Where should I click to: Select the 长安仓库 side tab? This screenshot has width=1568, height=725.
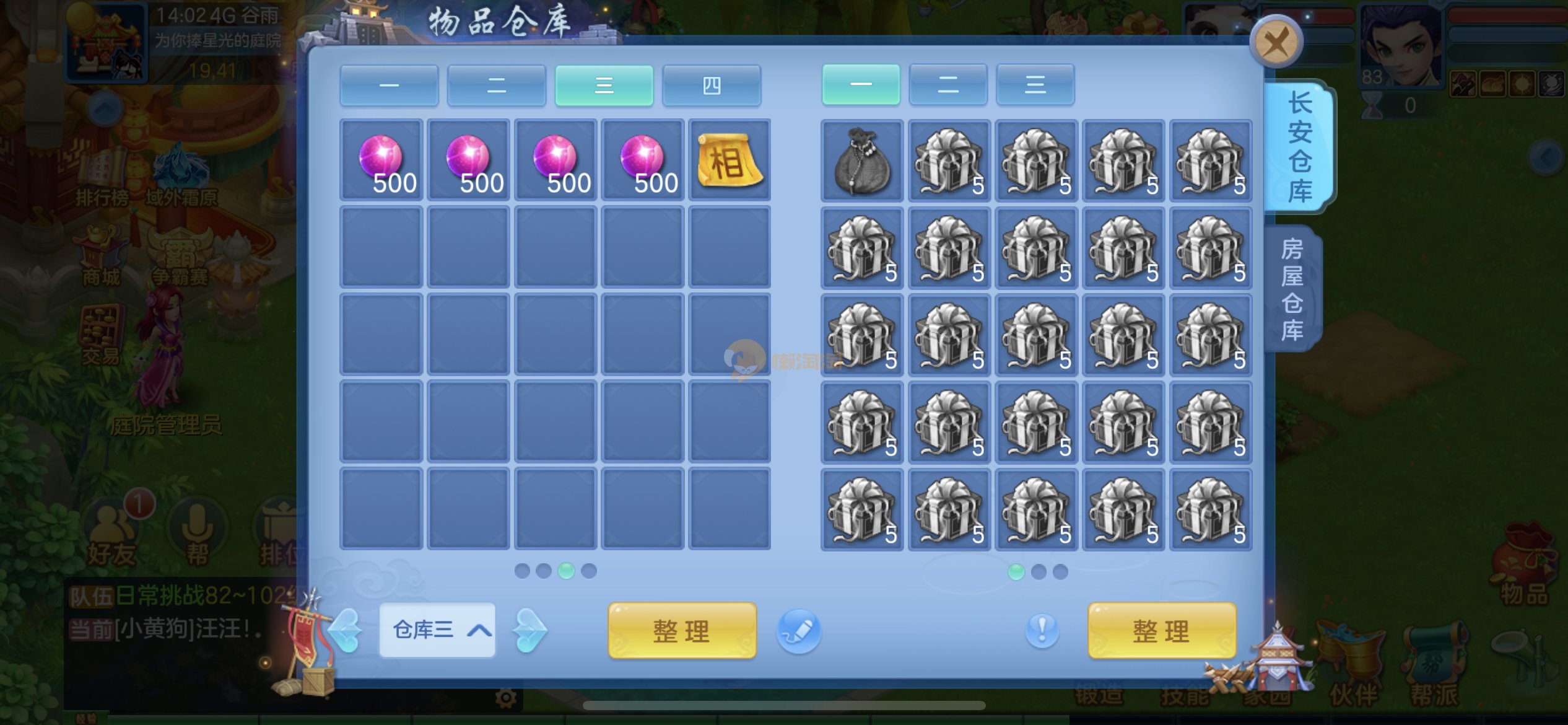click(x=1300, y=148)
